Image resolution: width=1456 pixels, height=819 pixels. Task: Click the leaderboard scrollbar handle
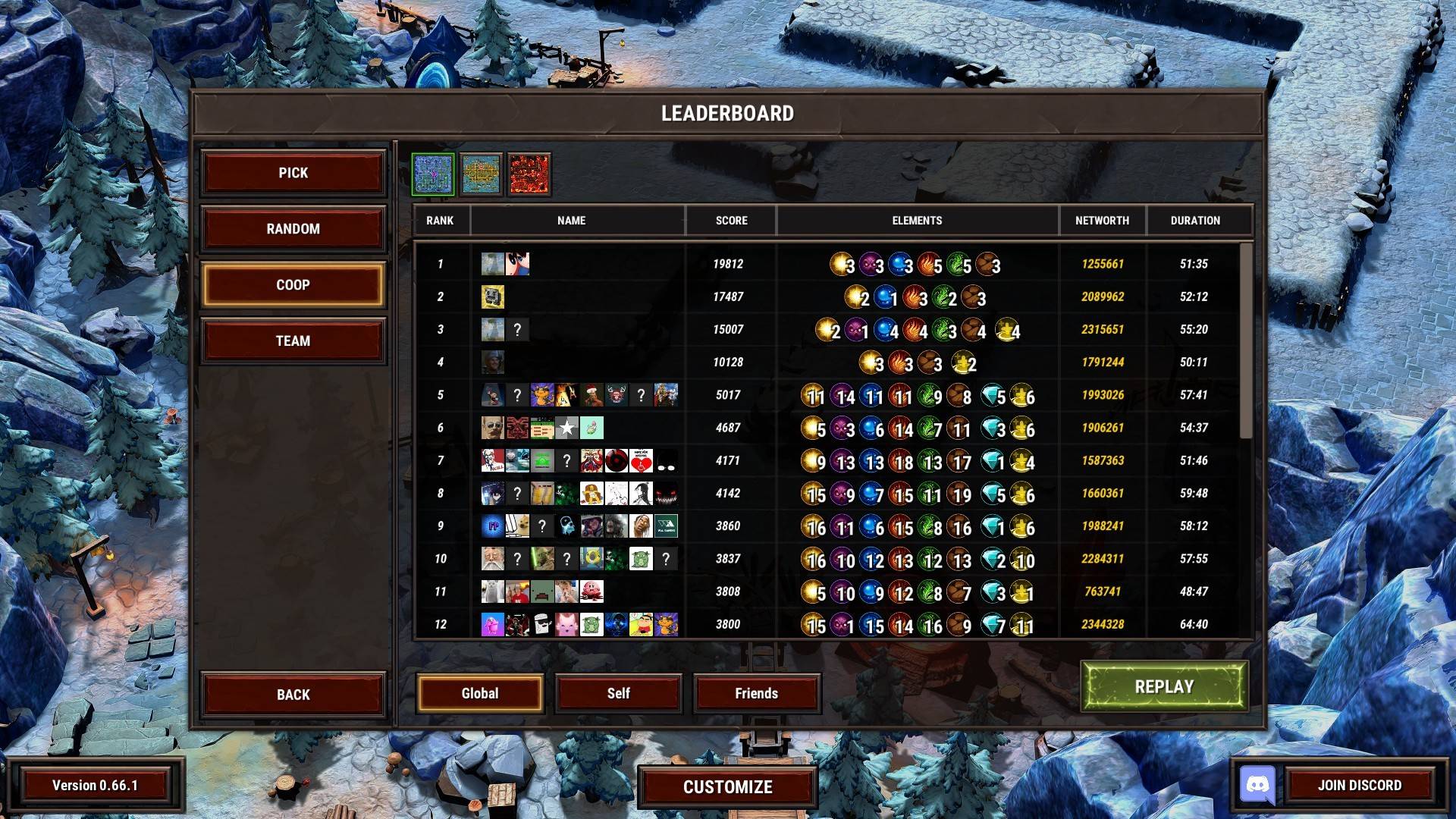point(1246,341)
